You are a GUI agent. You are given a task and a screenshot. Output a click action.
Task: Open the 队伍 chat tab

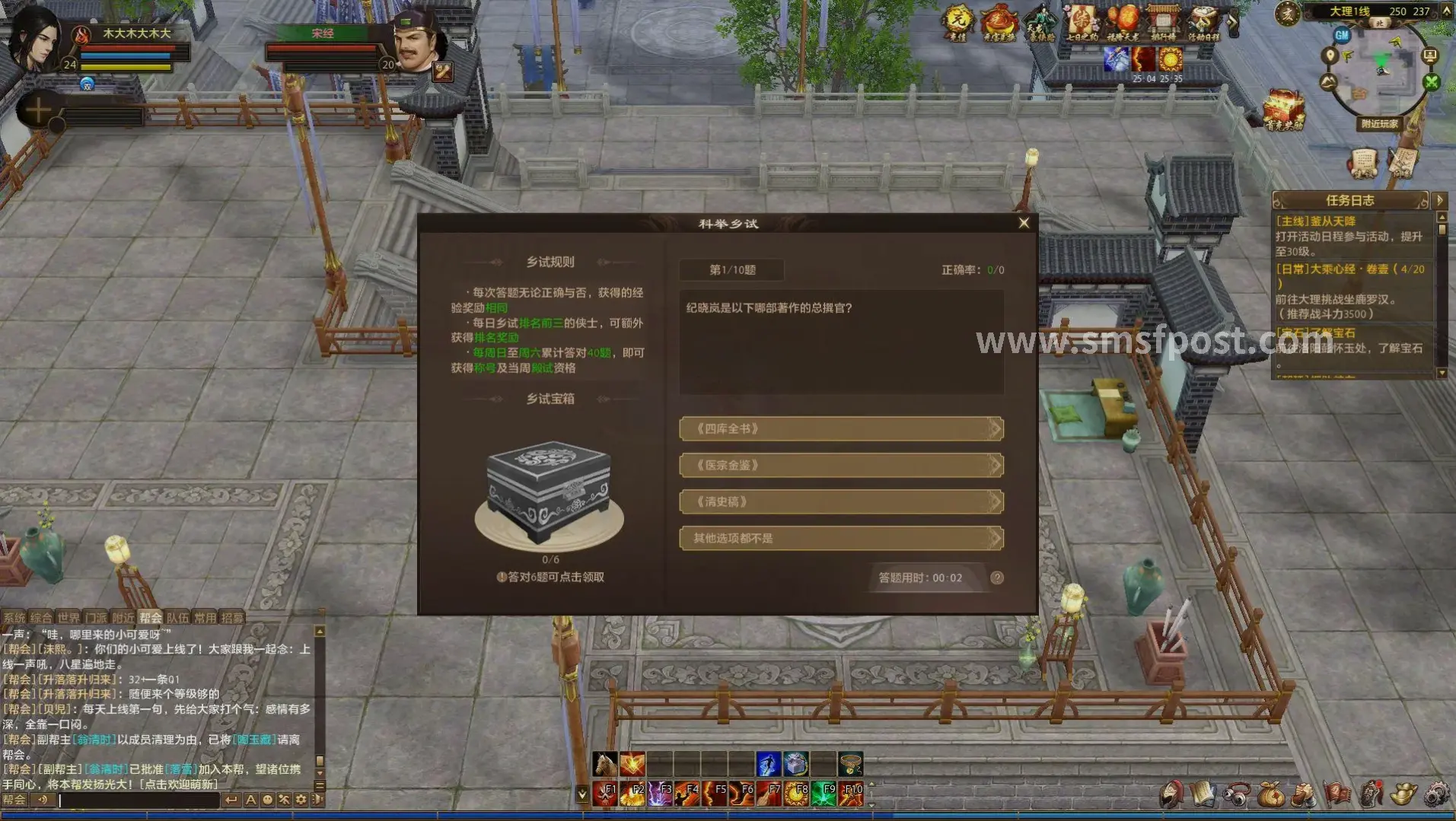coord(177,618)
